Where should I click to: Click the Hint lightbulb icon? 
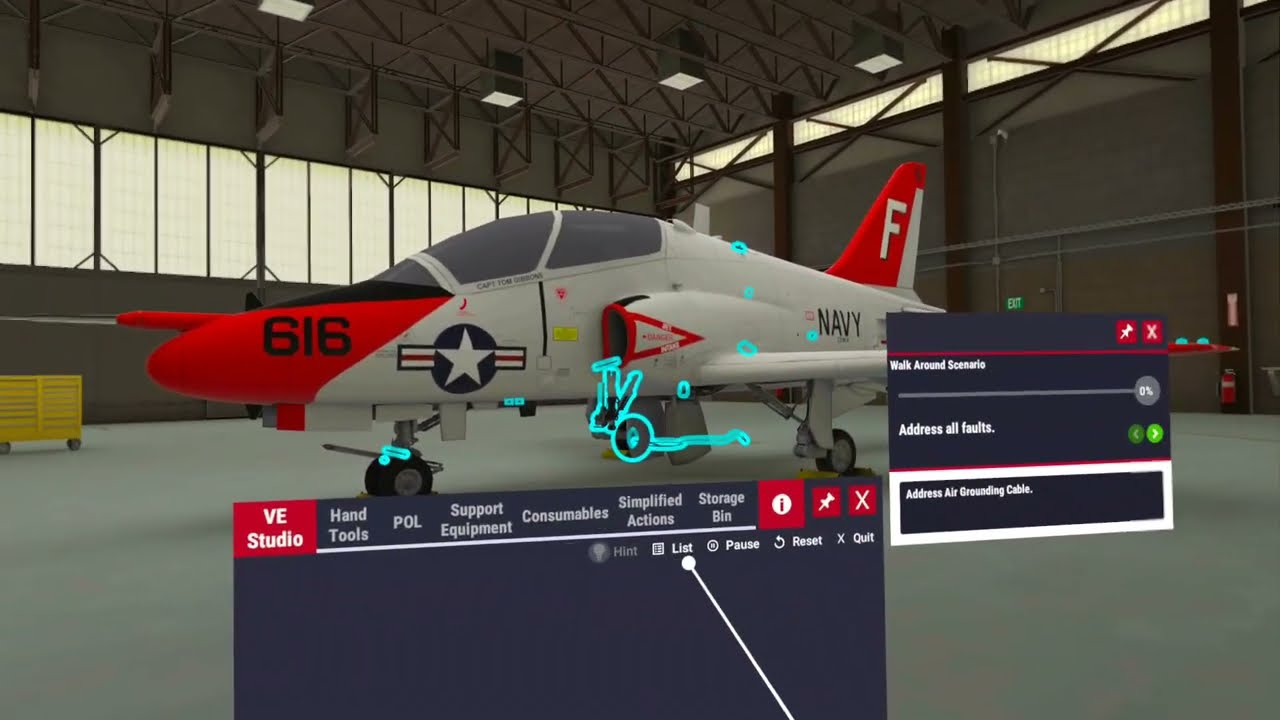pos(598,549)
